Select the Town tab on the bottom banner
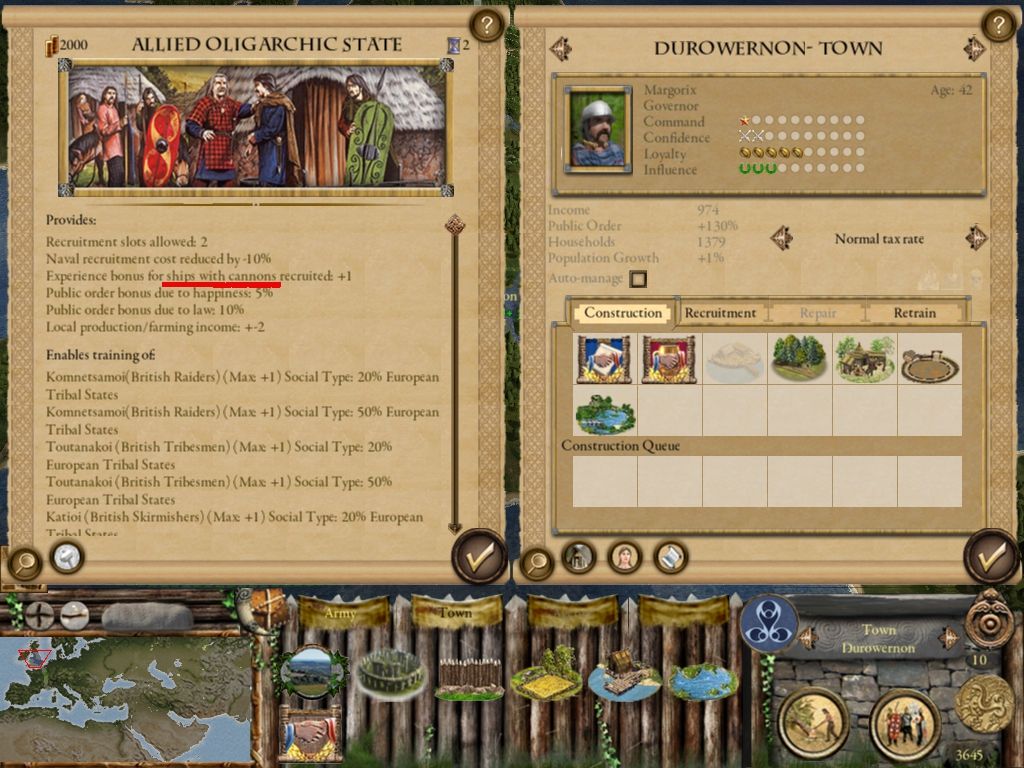The width and height of the screenshot is (1024, 768). point(455,612)
